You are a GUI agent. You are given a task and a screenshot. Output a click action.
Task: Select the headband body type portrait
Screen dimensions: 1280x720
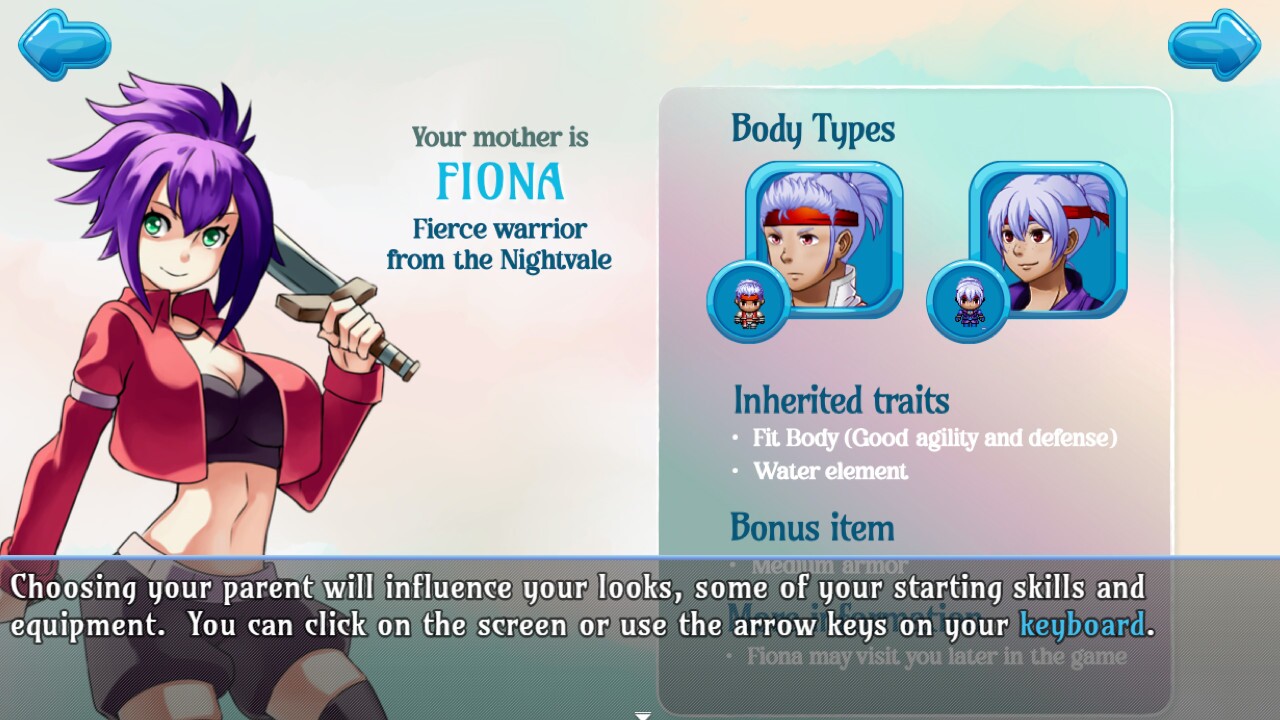[x=825, y=238]
